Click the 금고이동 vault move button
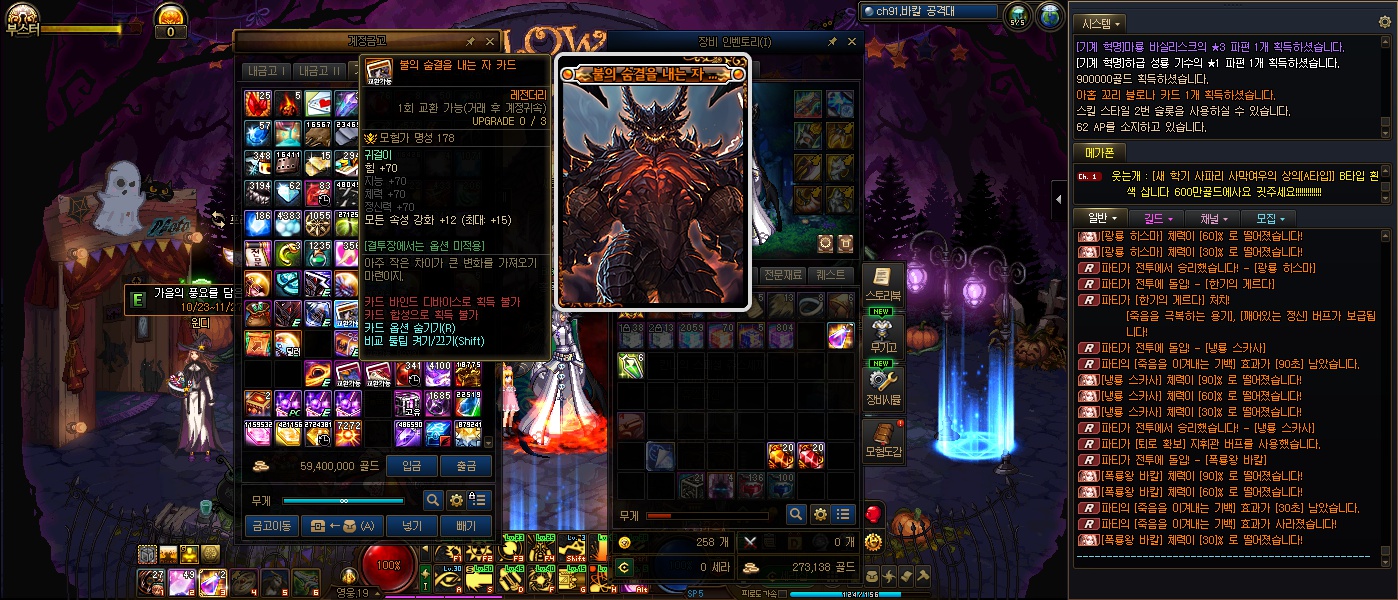 click(x=271, y=525)
